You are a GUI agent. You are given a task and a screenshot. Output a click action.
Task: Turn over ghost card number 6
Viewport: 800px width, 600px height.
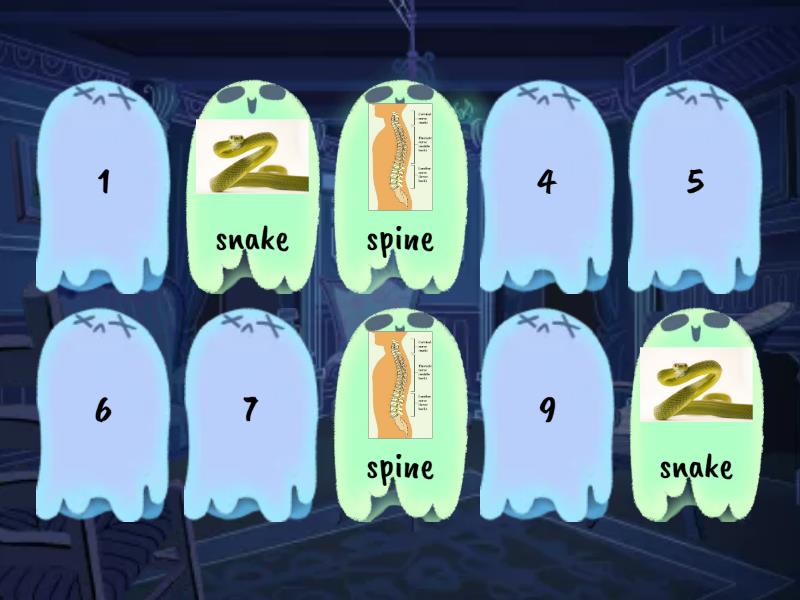(103, 412)
